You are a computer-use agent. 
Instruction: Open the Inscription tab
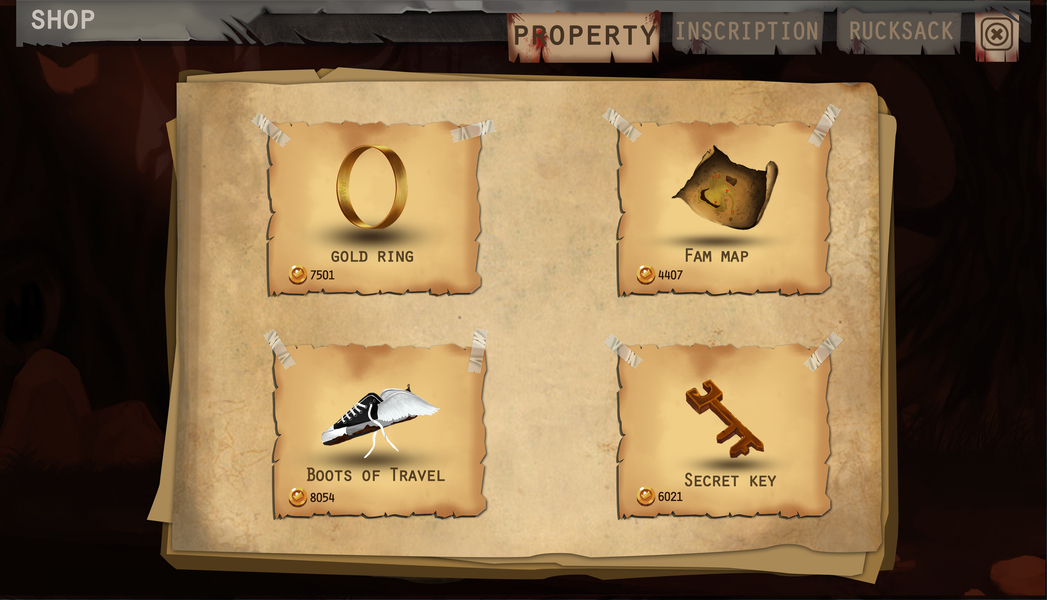pyautogui.click(x=746, y=32)
